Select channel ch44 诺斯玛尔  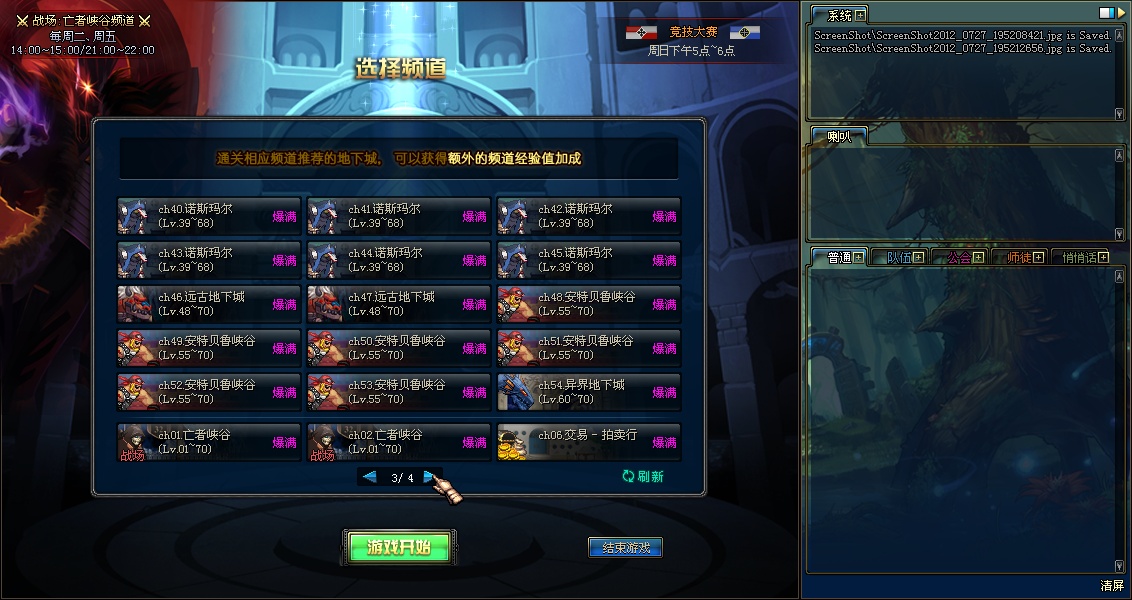pyautogui.click(x=399, y=260)
